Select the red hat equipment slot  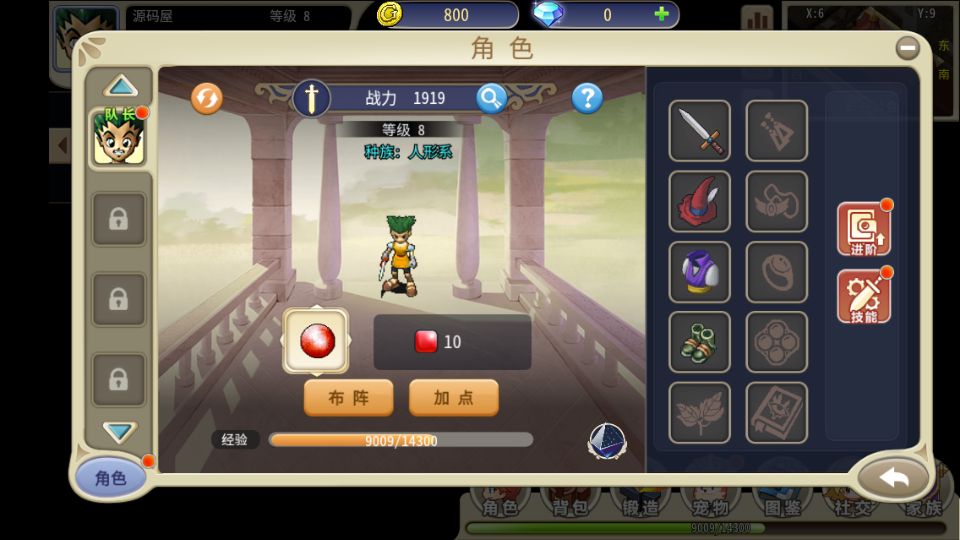pyautogui.click(x=699, y=201)
